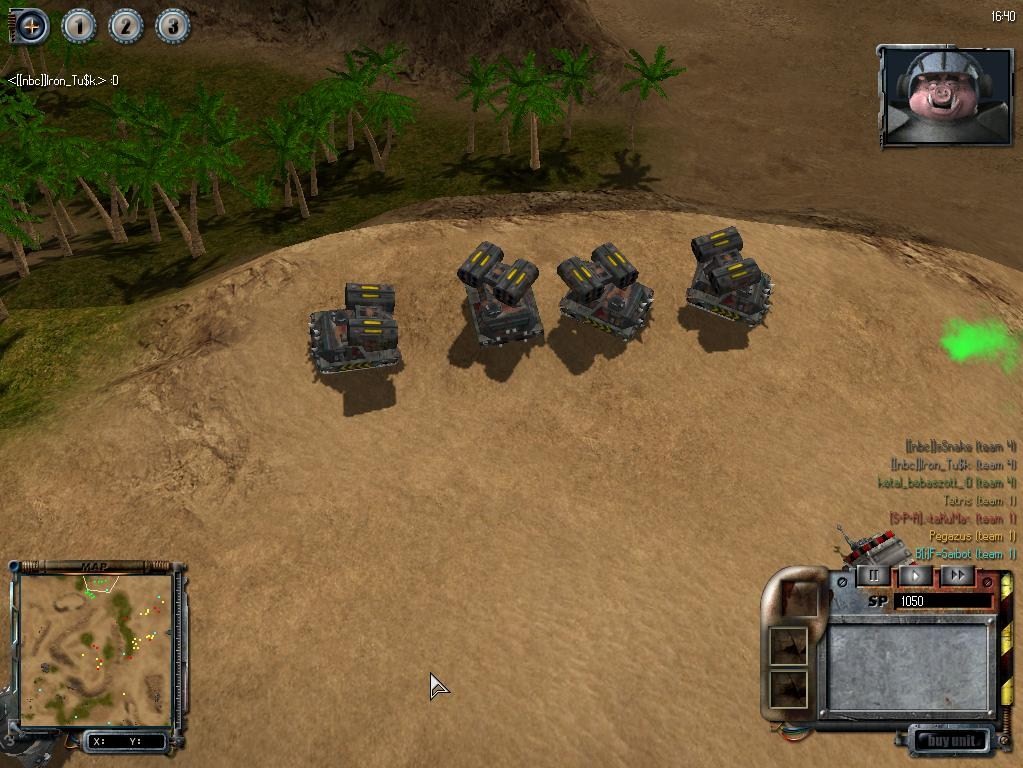This screenshot has height=768, width=1023.
Task: Select B|[|F=Saibot in the player list
Action: coord(965,555)
